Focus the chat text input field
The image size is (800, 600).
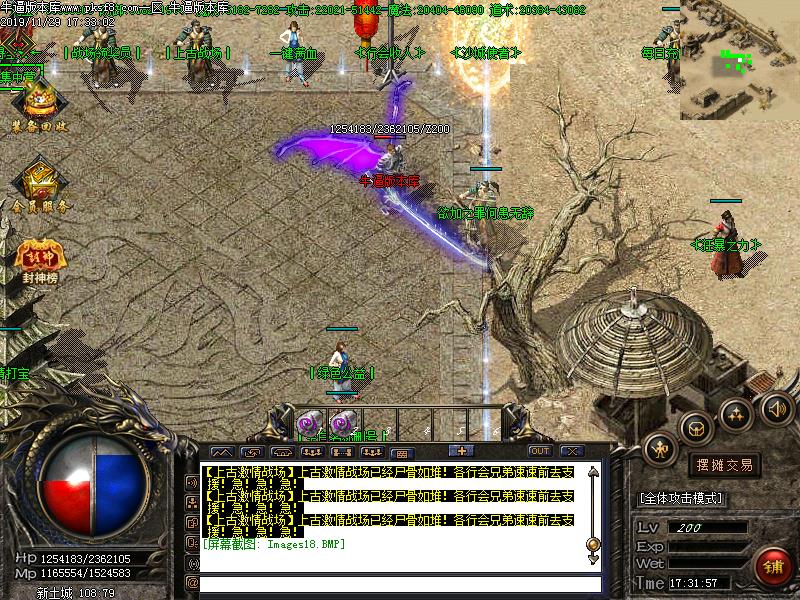(400, 584)
